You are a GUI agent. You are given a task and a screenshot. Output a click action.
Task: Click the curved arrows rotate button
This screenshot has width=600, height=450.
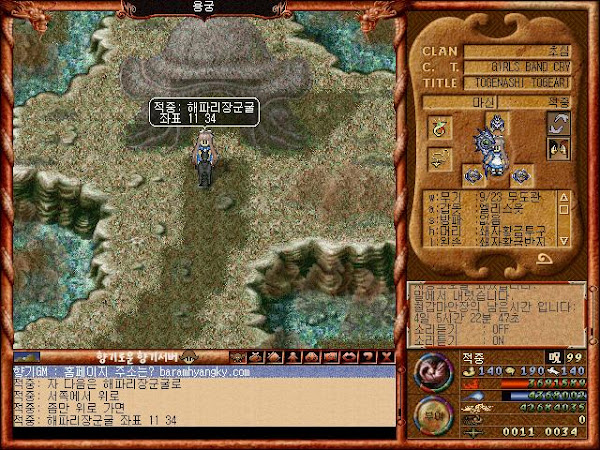pyautogui.click(x=558, y=124)
